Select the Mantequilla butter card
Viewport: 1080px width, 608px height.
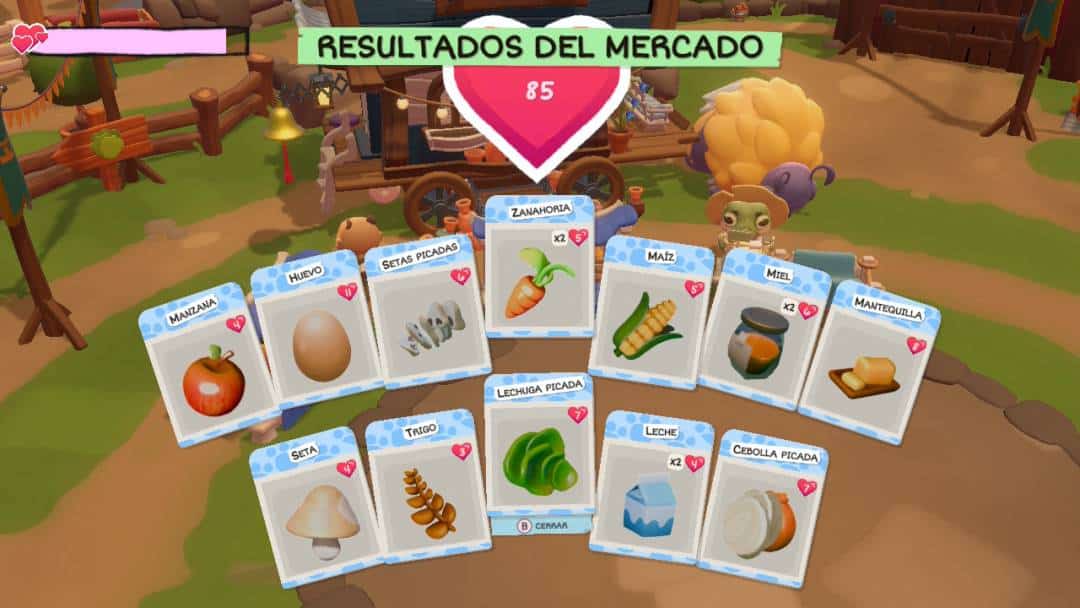tap(868, 365)
